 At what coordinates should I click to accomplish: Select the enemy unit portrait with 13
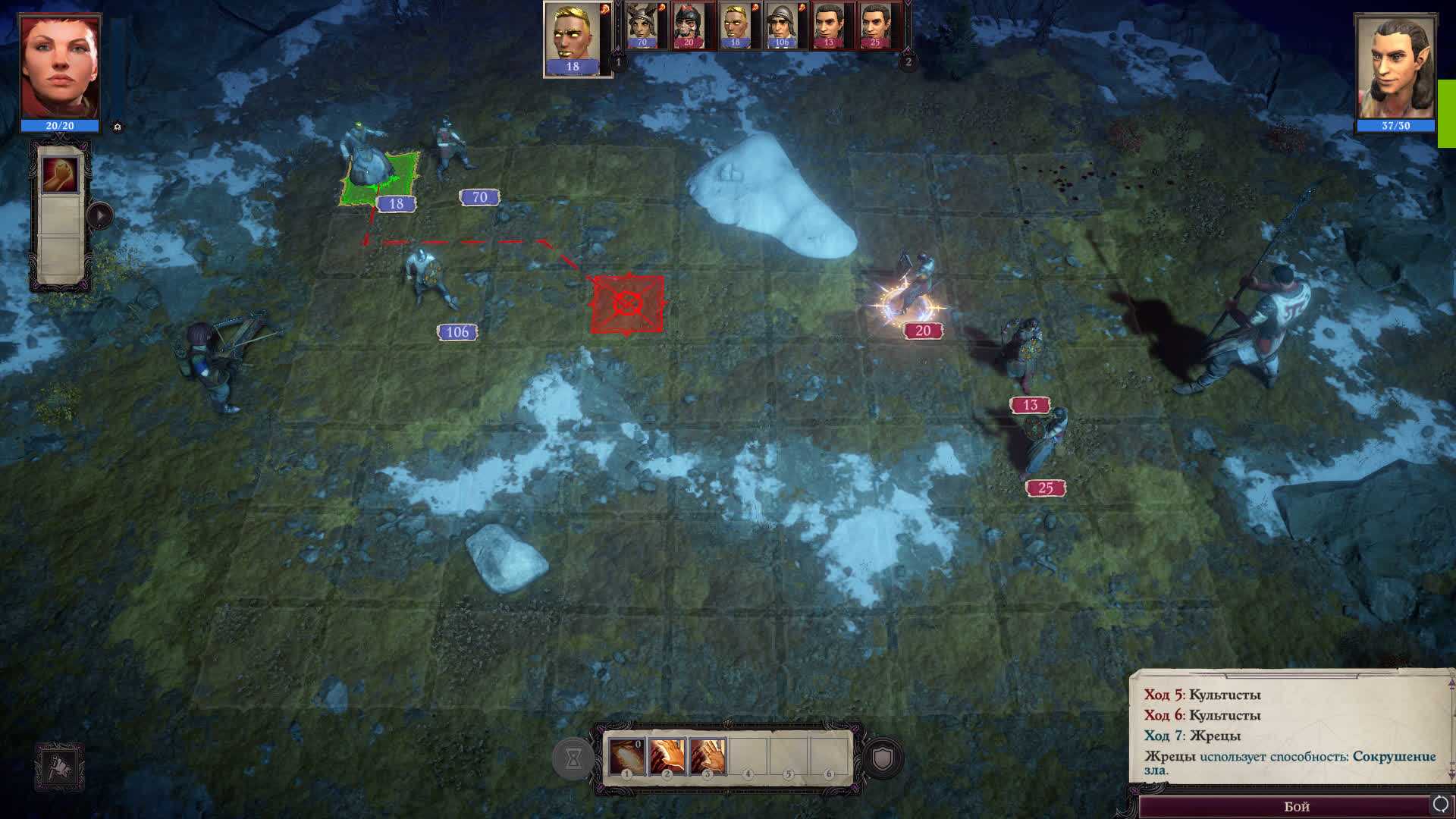(829, 25)
